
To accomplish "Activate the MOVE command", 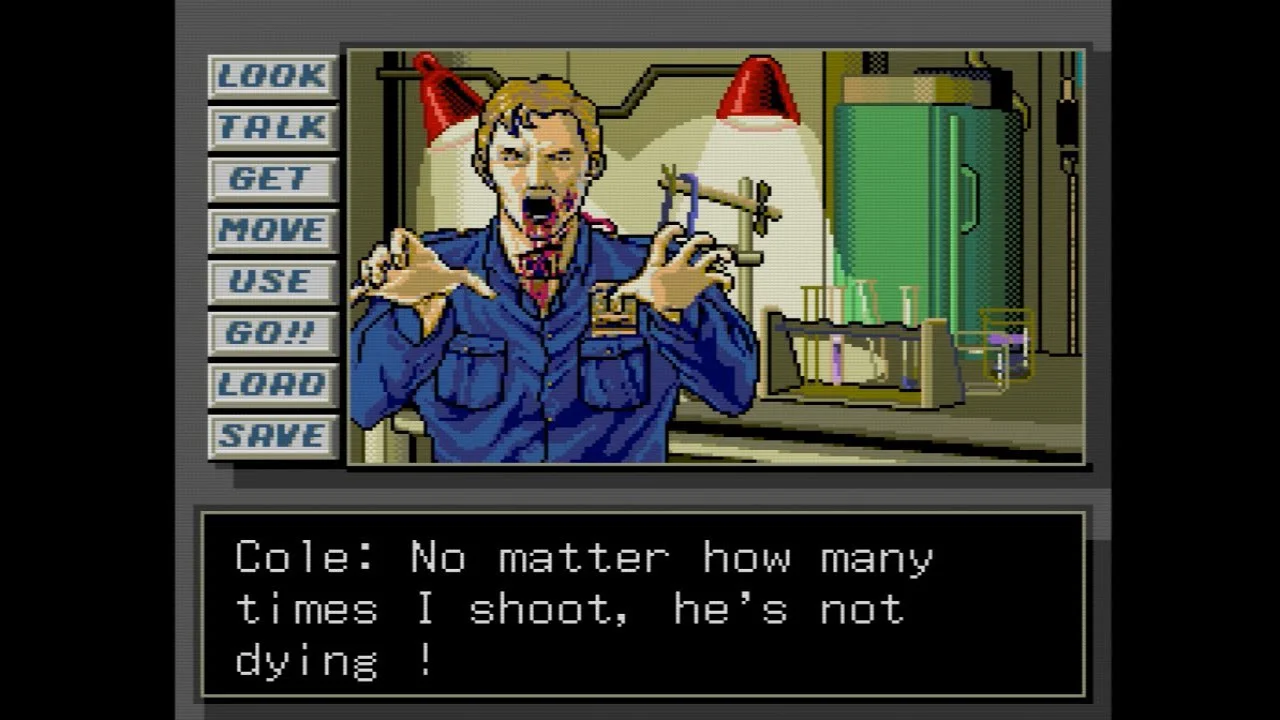I will (272, 231).
